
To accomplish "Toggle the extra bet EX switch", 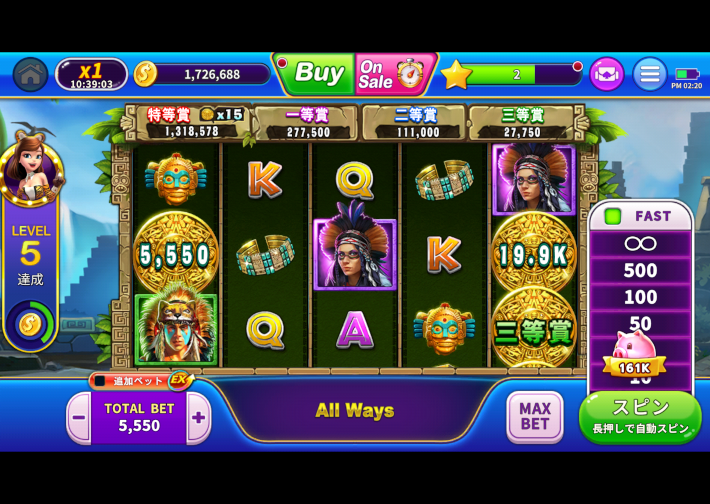I will coord(140,380).
